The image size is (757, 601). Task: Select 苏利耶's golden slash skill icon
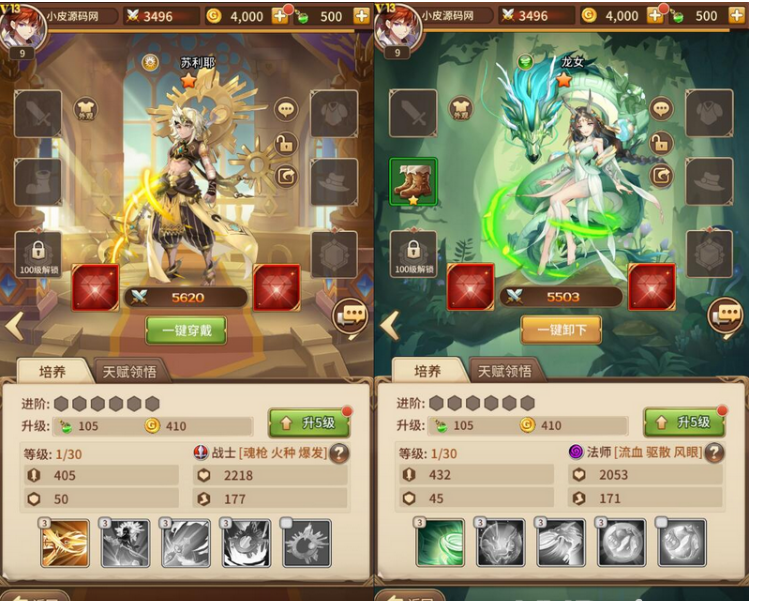(x=65, y=543)
